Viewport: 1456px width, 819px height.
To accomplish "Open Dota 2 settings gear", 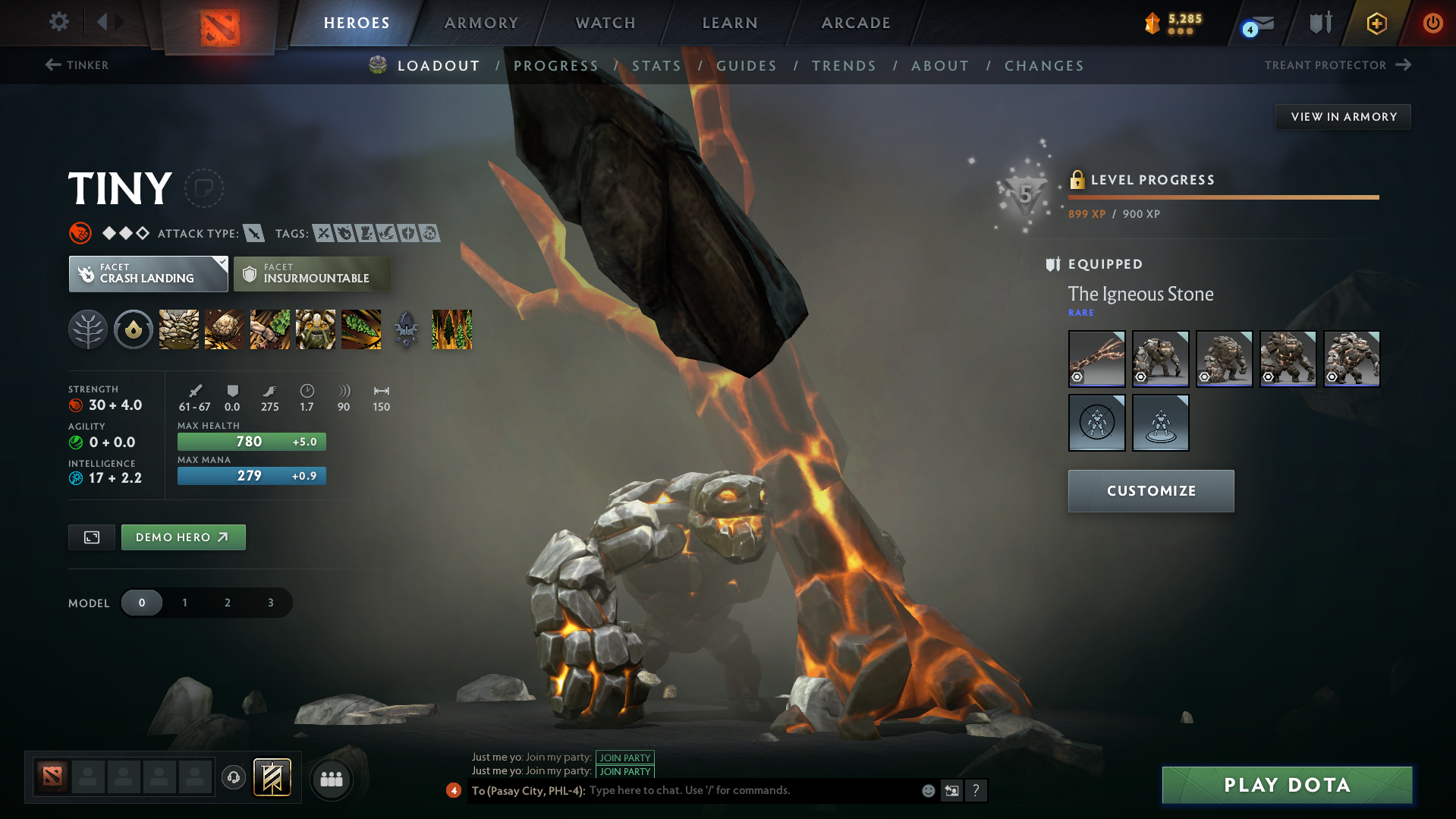I will (x=58, y=22).
